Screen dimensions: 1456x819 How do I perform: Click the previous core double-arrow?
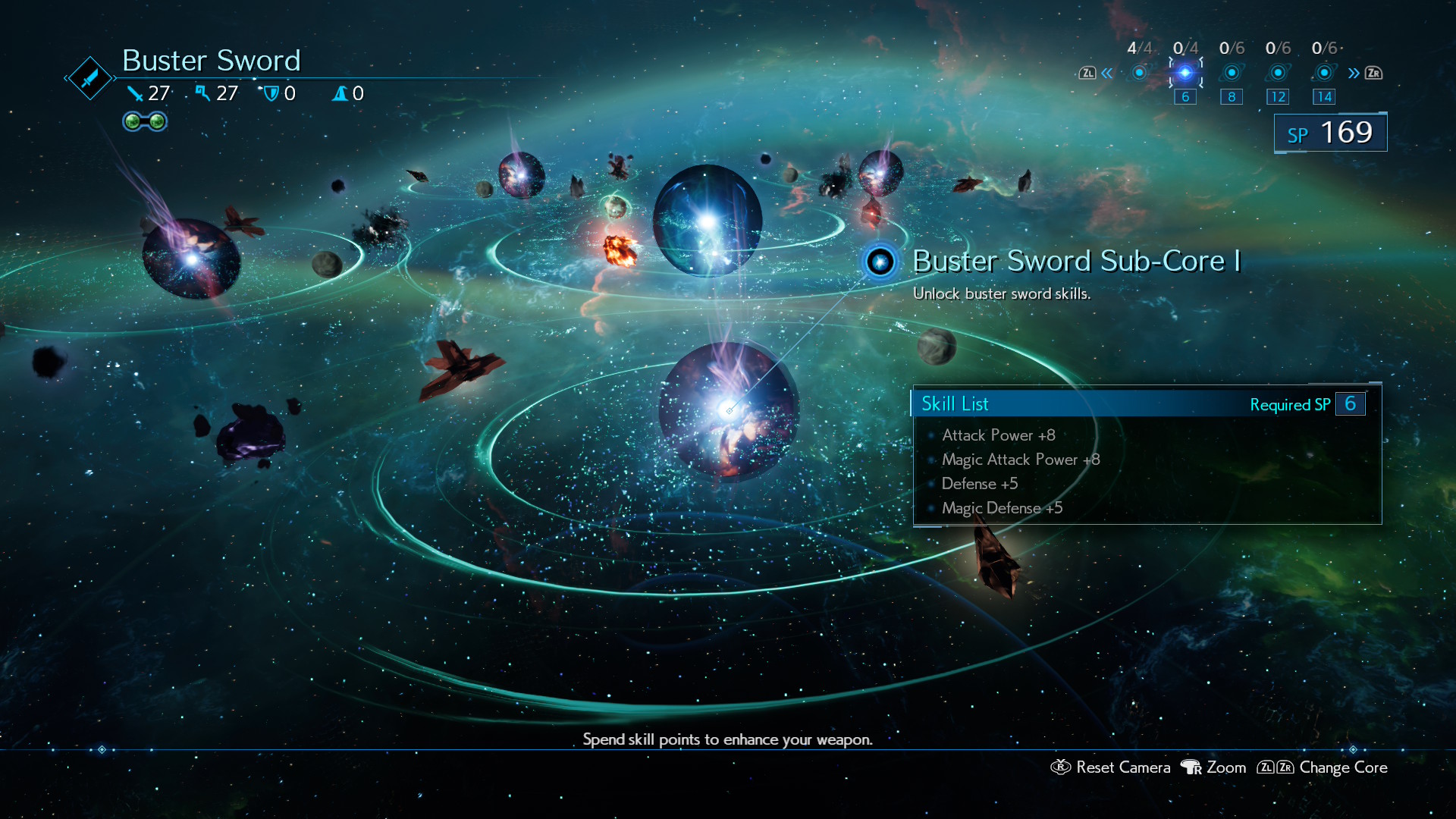1107,74
